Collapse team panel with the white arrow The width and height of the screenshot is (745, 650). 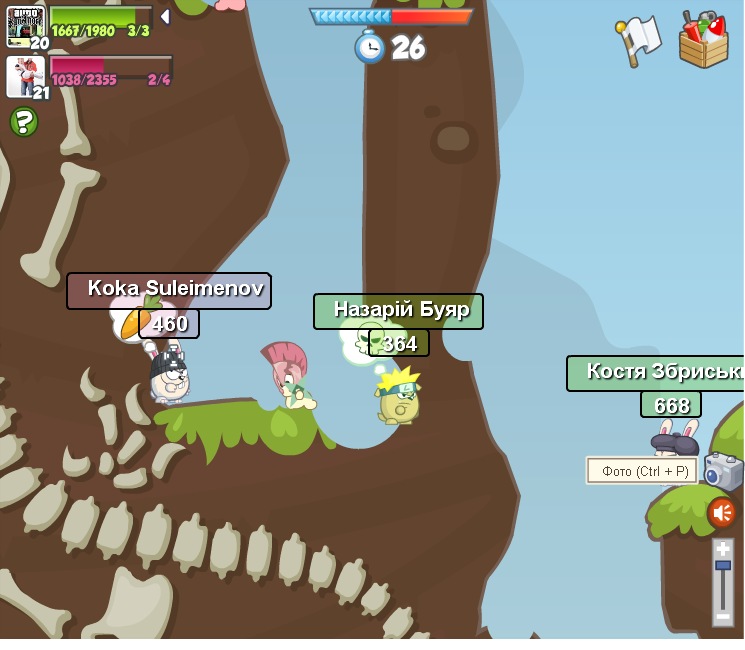[x=165, y=17]
